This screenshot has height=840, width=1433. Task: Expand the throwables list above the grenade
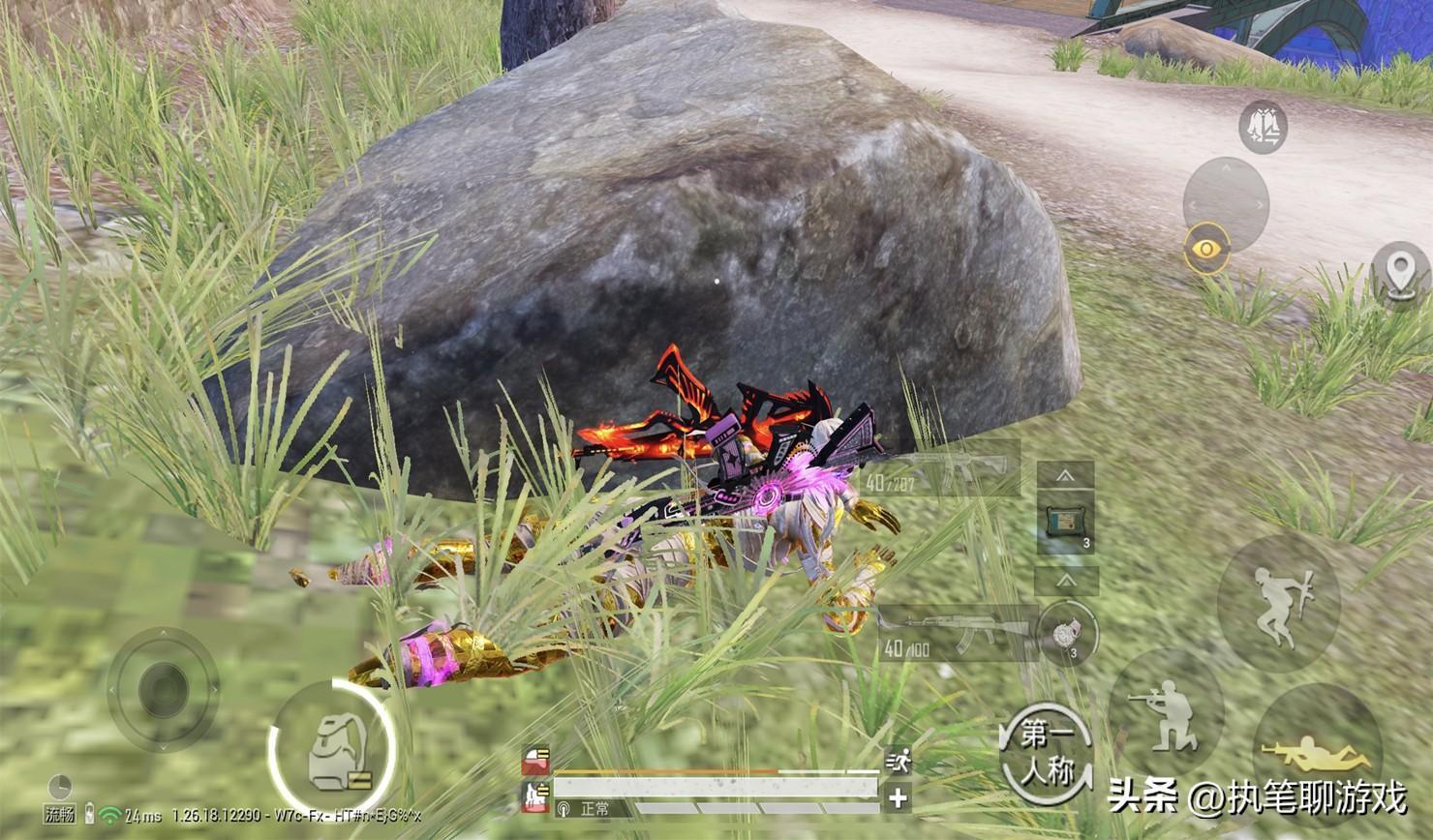[x=1066, y=581]
